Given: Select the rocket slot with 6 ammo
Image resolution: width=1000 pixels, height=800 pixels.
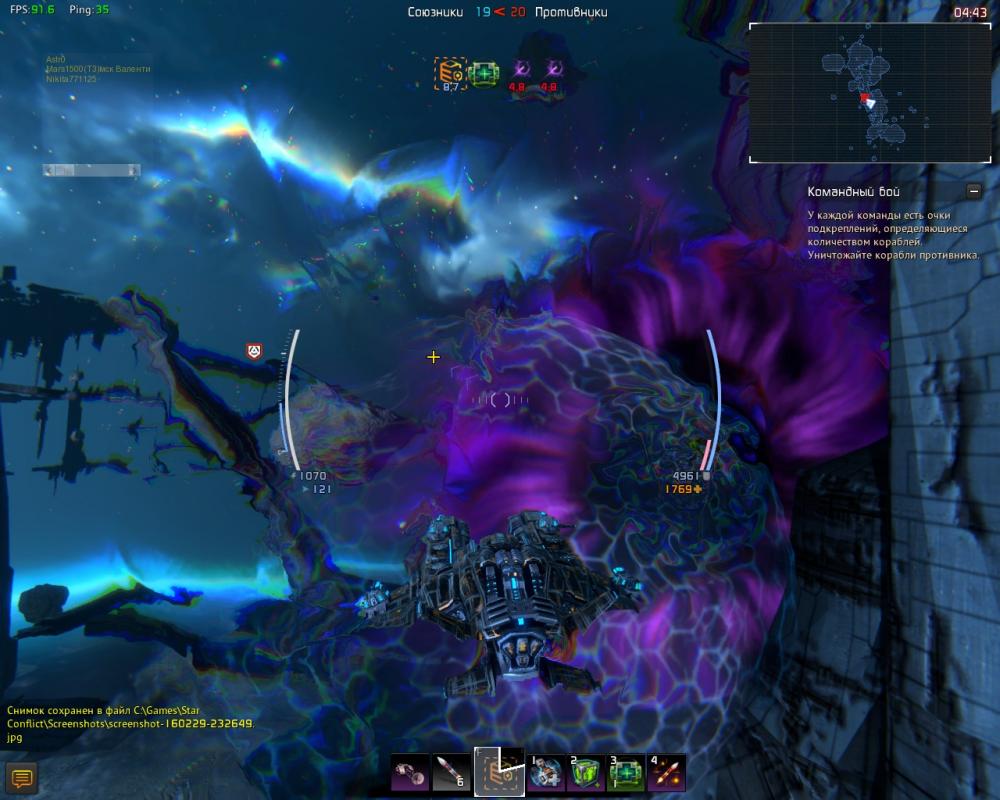Looking at the screenshot, I should click(451, 772).
